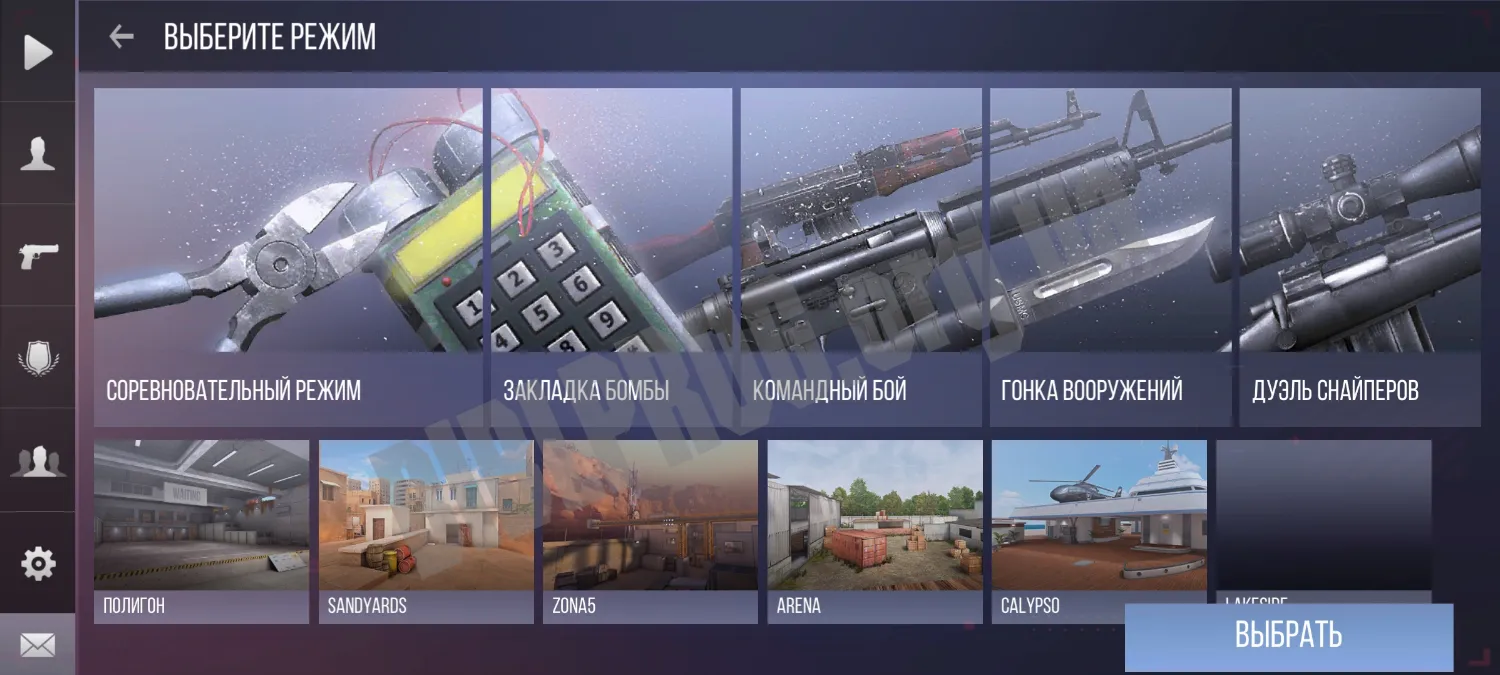Open the pistol weapons sidebar icon

(38, 256)
